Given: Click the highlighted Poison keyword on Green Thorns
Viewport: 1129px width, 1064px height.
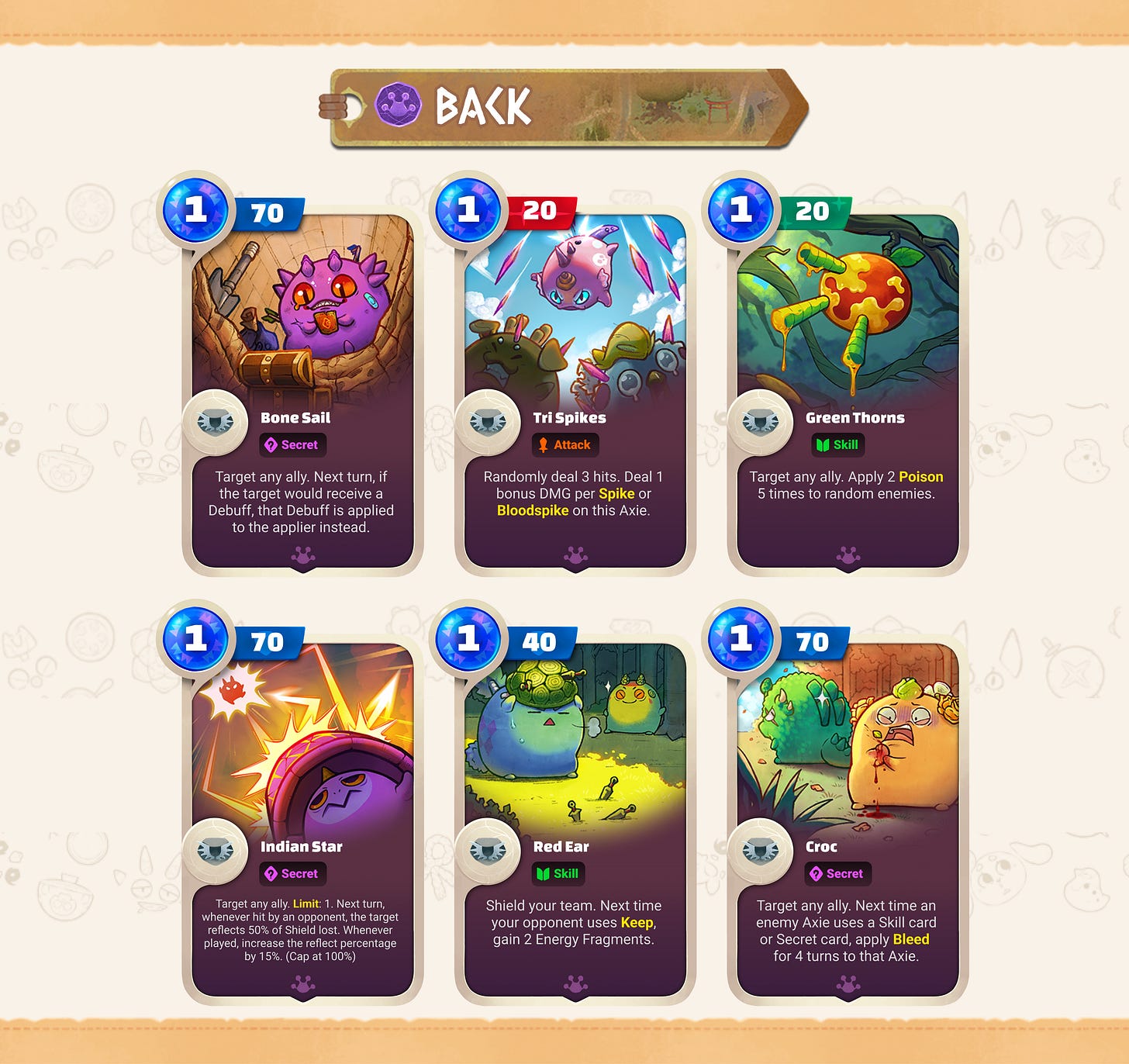Looking at the screenshot, I should pos(920,477).
